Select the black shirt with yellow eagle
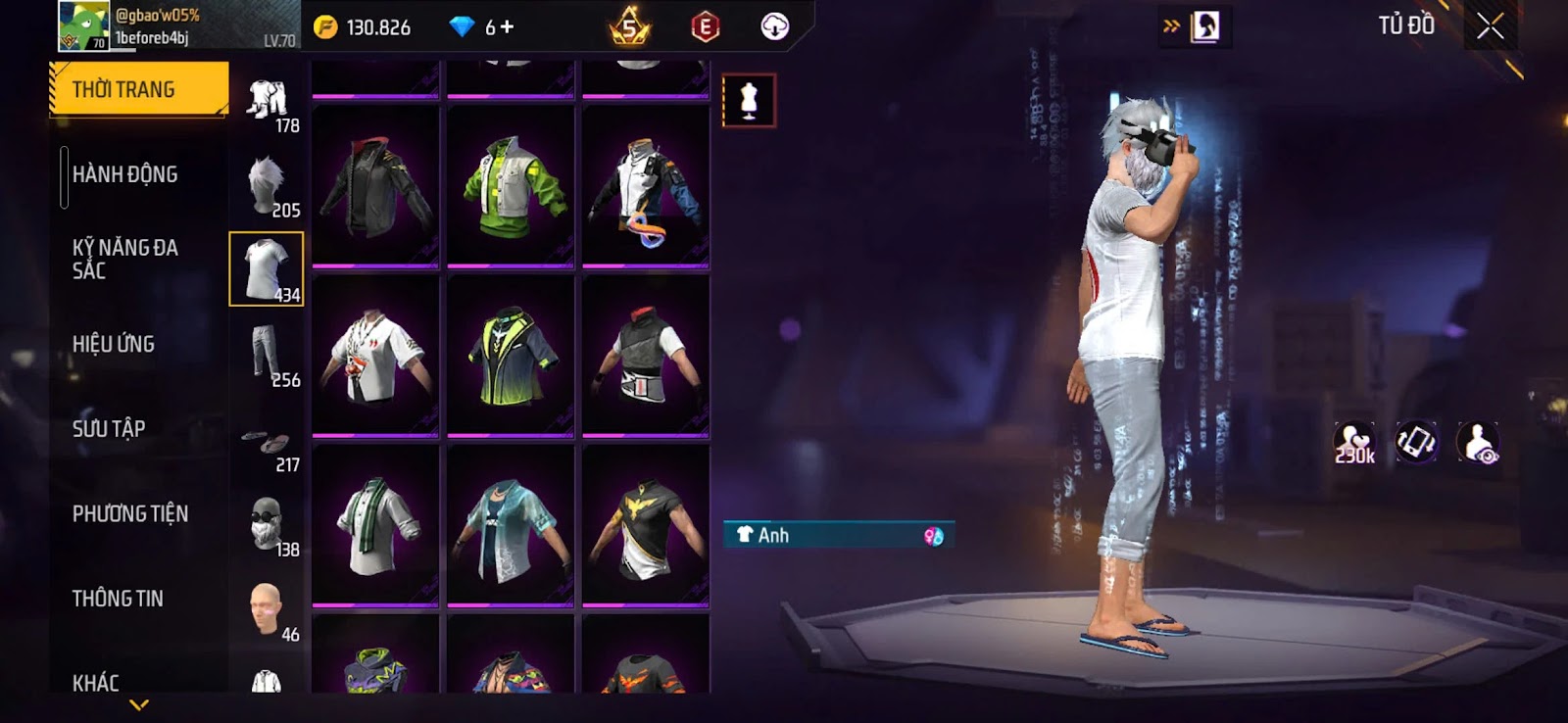 tap(645, 524)
